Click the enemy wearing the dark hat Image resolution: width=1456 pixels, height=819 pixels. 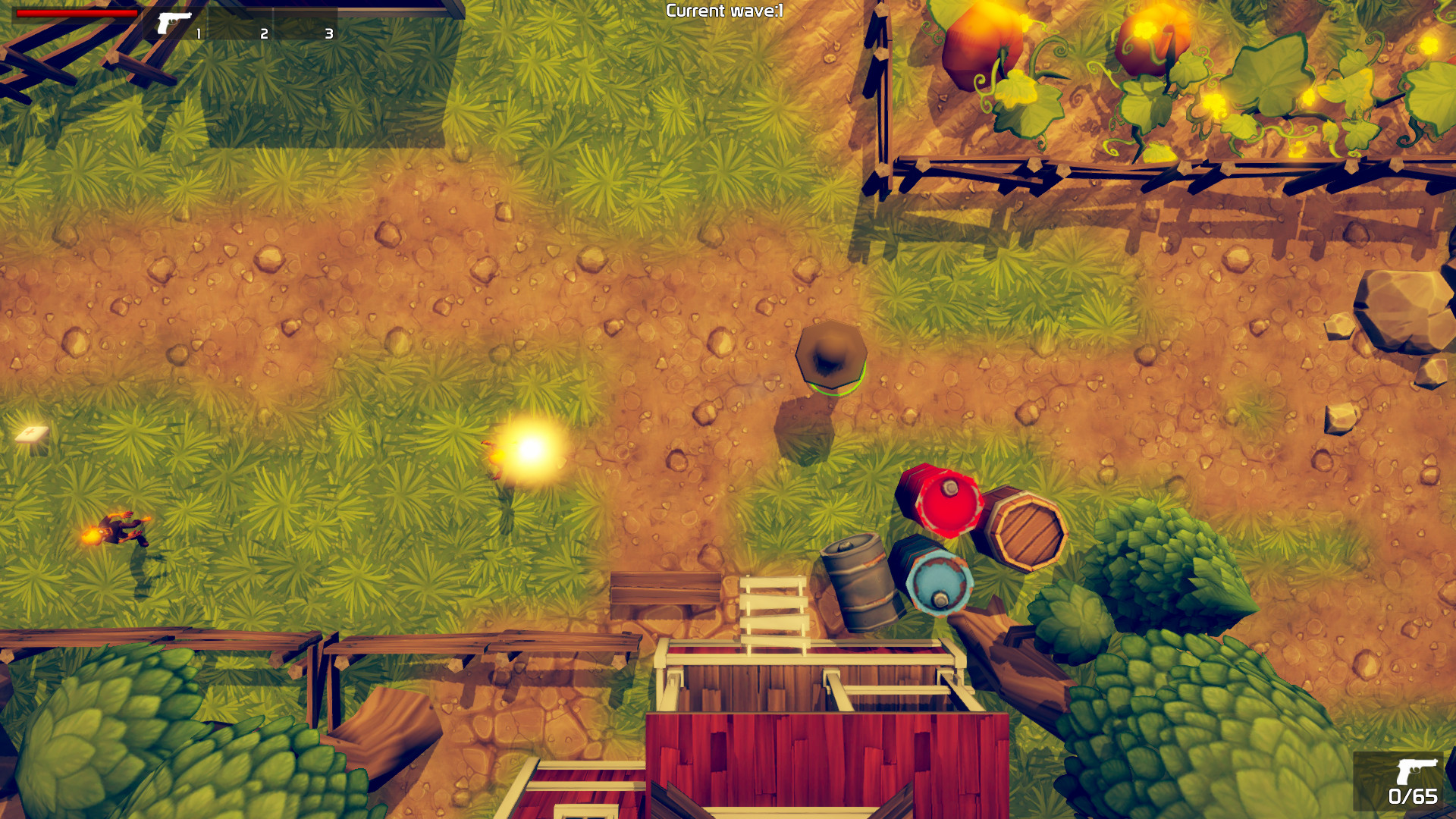(x=833, y=356)
